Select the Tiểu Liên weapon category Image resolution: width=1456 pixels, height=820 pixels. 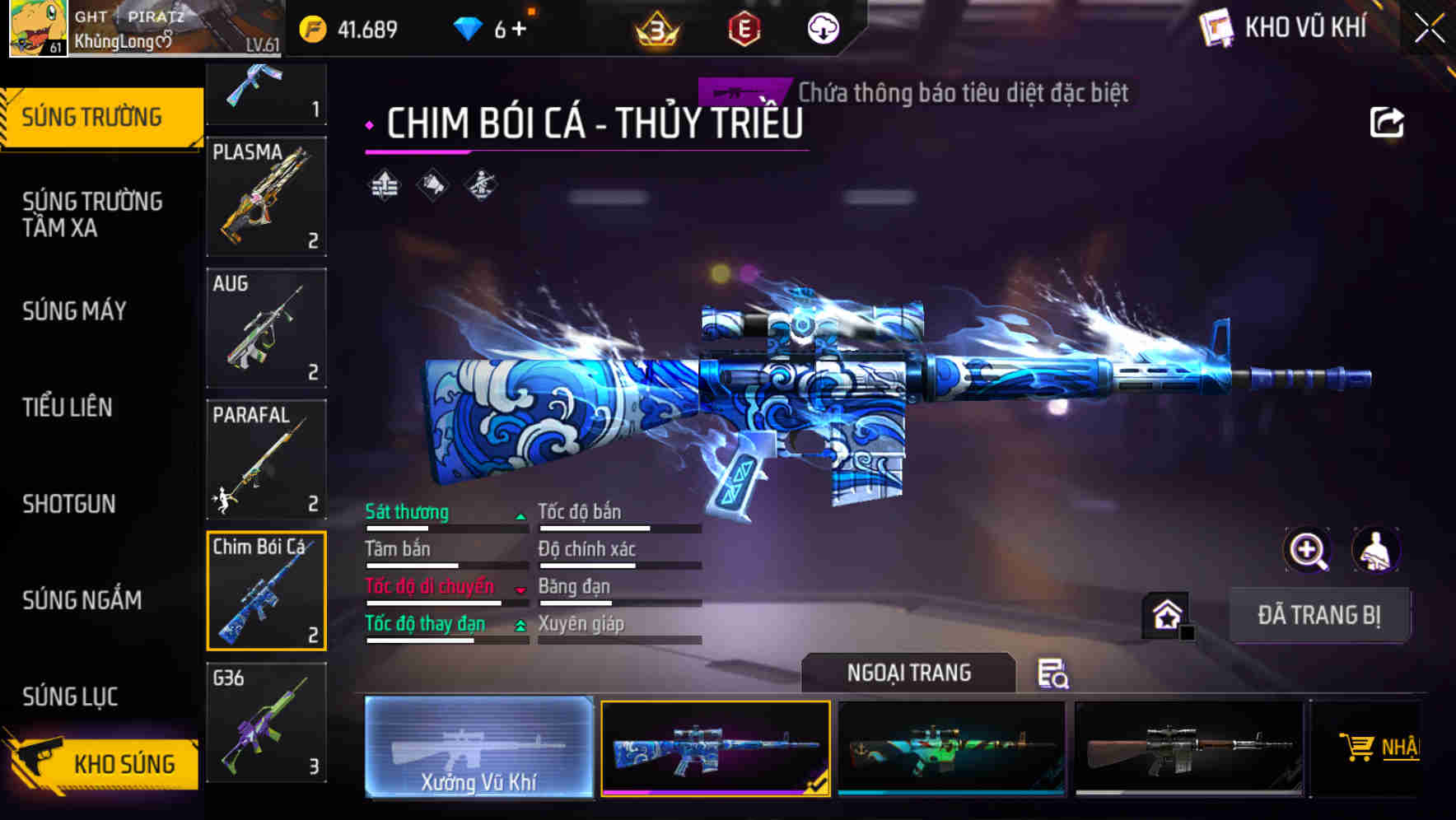point(69,408)
